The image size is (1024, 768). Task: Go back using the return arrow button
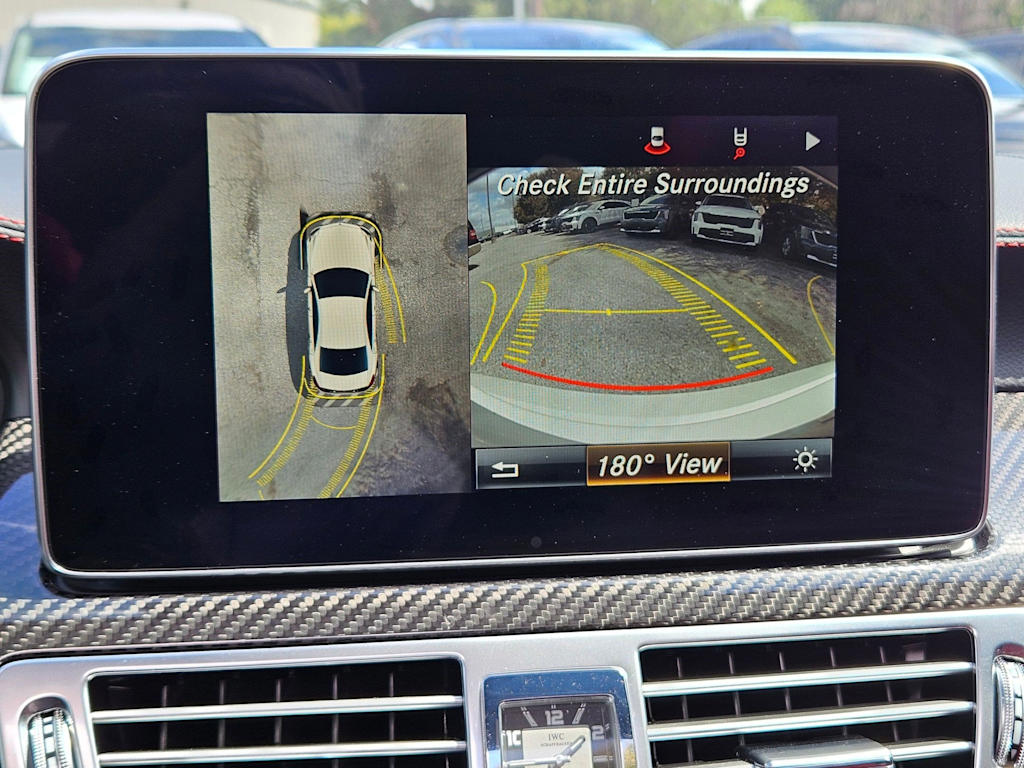[x=506, y=468]
